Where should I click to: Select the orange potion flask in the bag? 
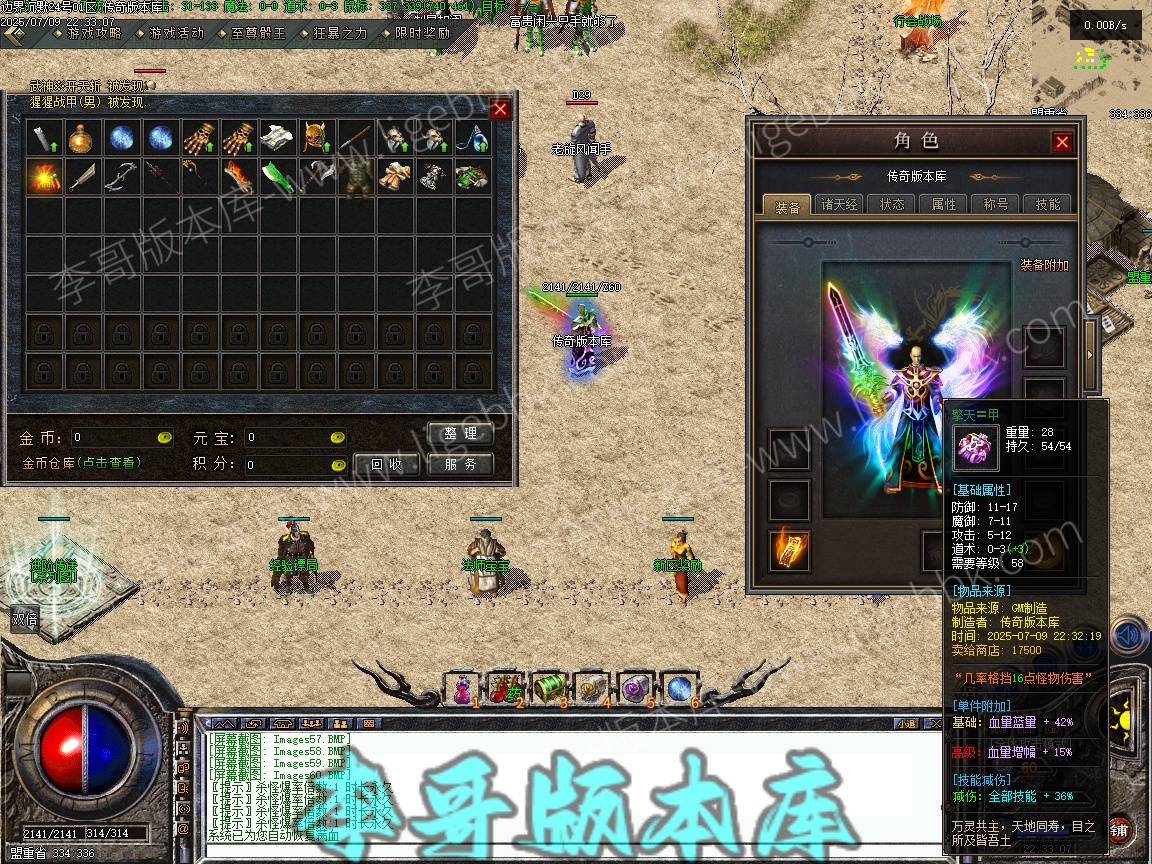(x=80, y=137)
